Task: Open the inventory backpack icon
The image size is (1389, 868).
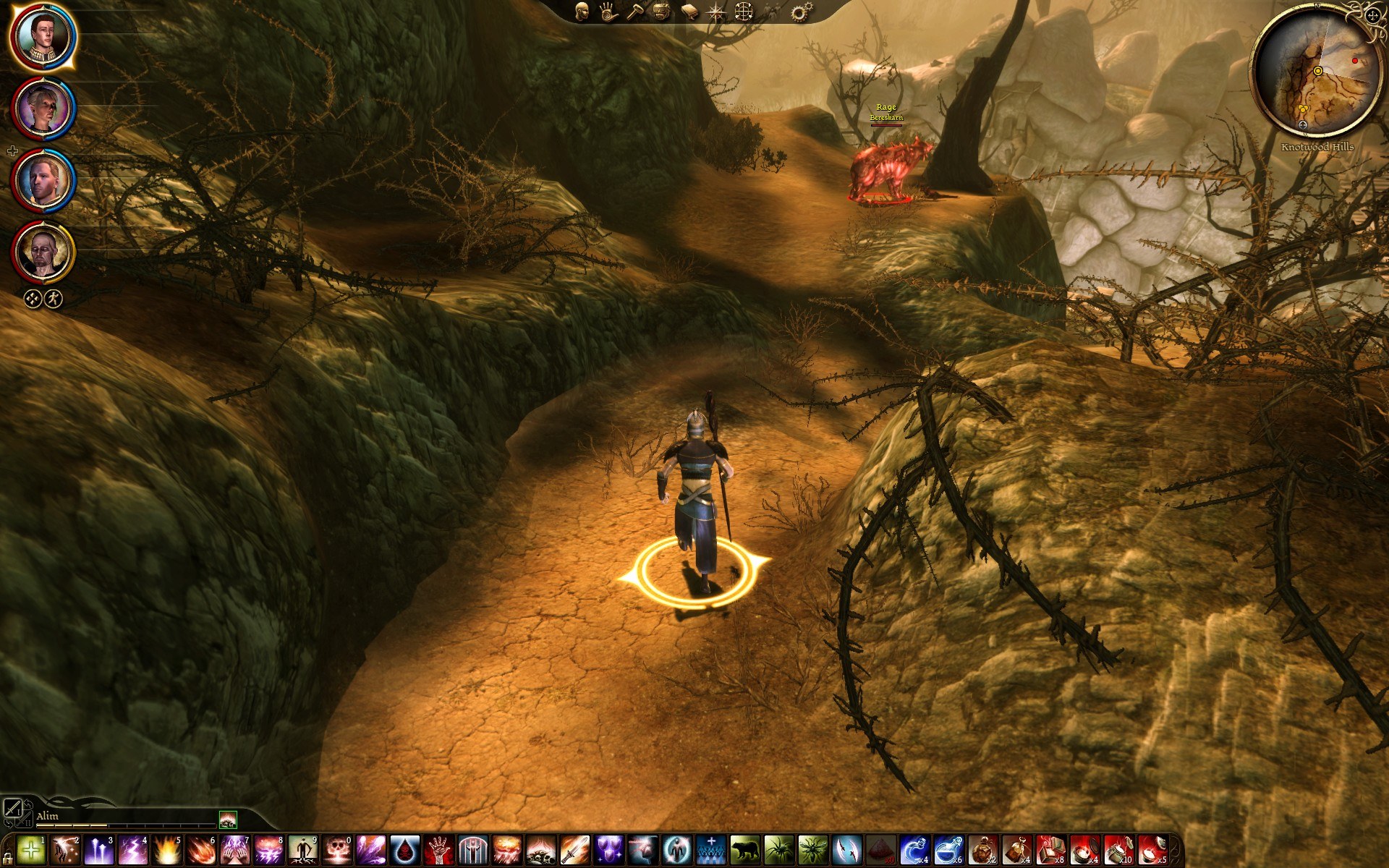Action: coord(663,12)
